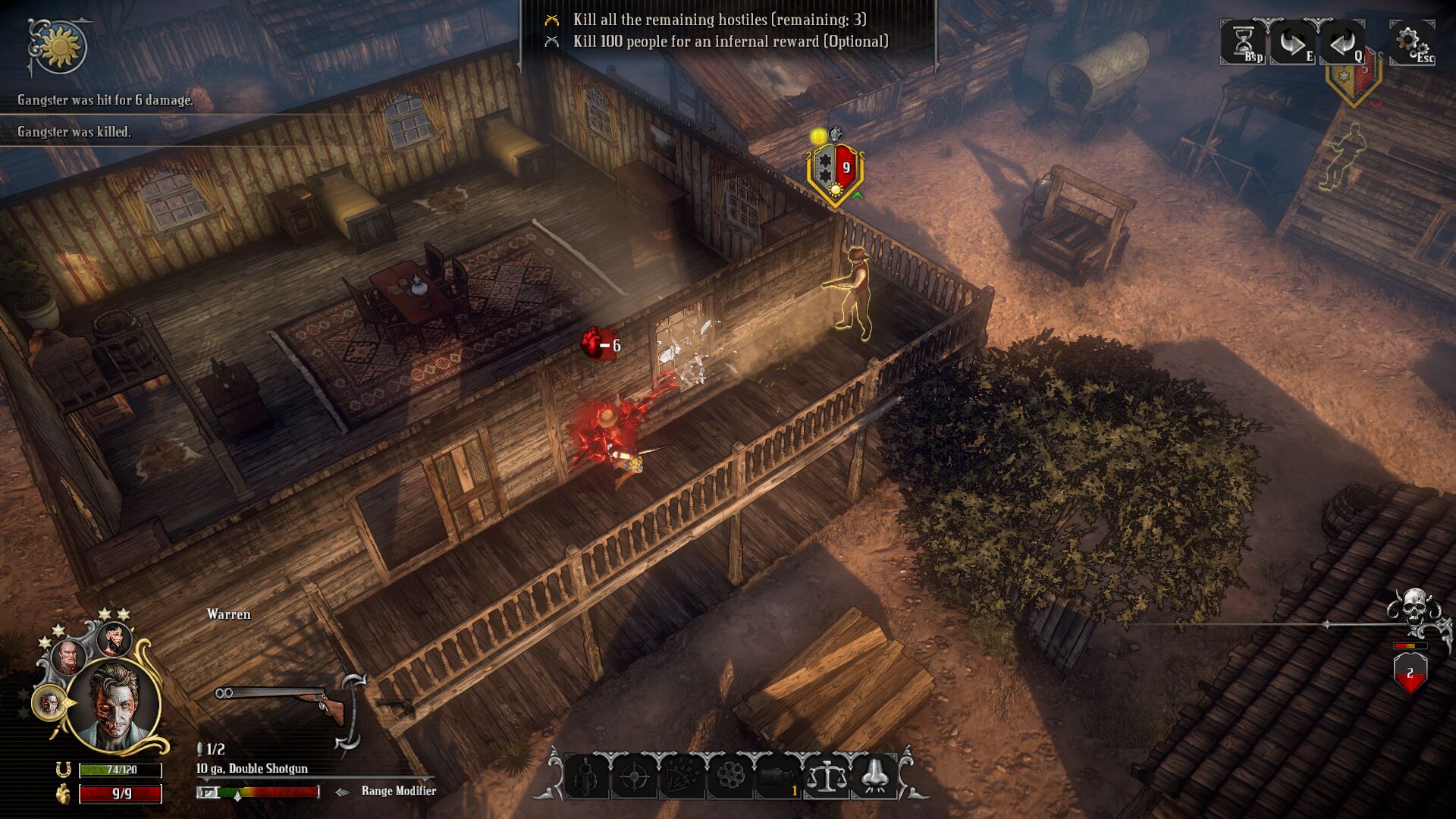Image resolution: width=1456 pixels, height=819 pixels.
Task: Open the gear settings menu
Action: 1409,41
